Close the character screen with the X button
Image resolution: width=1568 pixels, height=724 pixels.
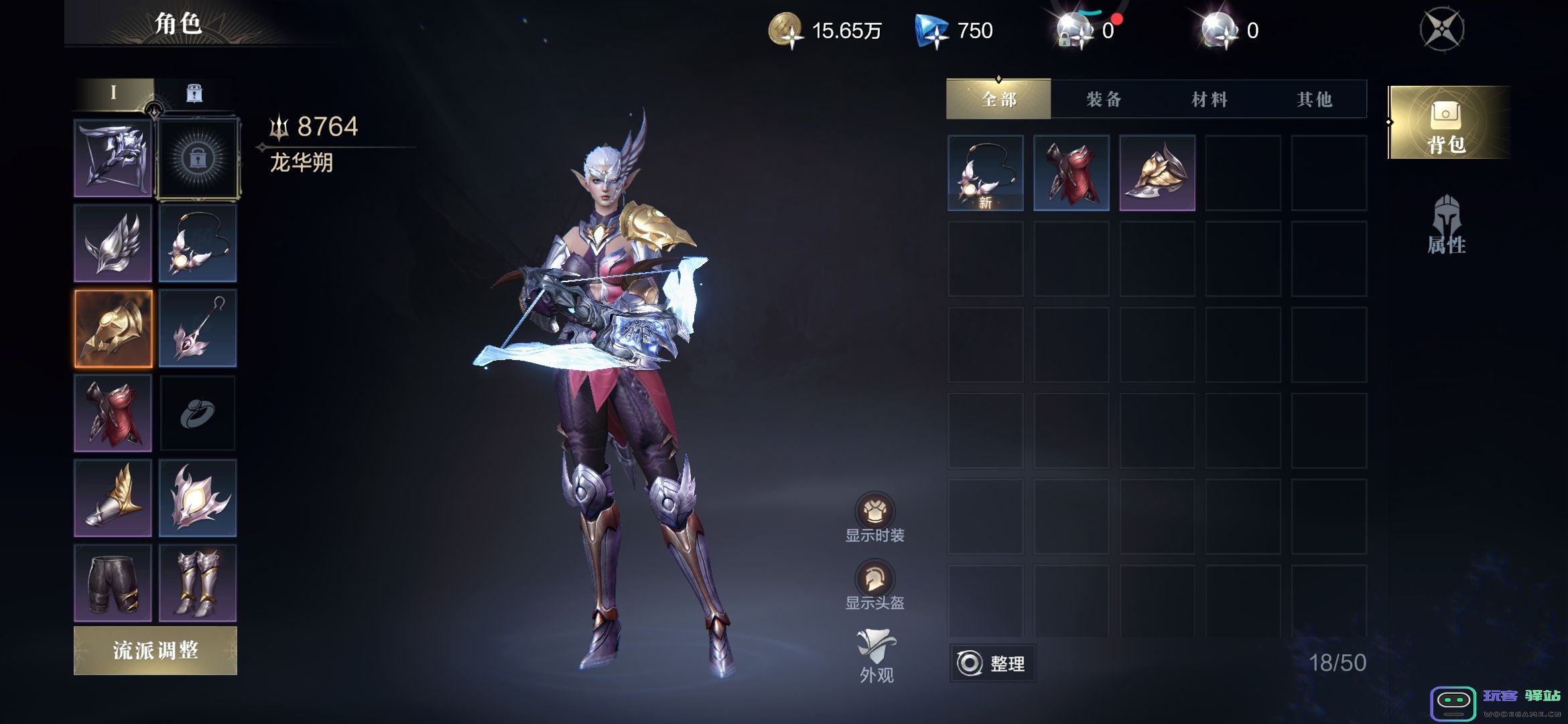[x=1442, y=30]
